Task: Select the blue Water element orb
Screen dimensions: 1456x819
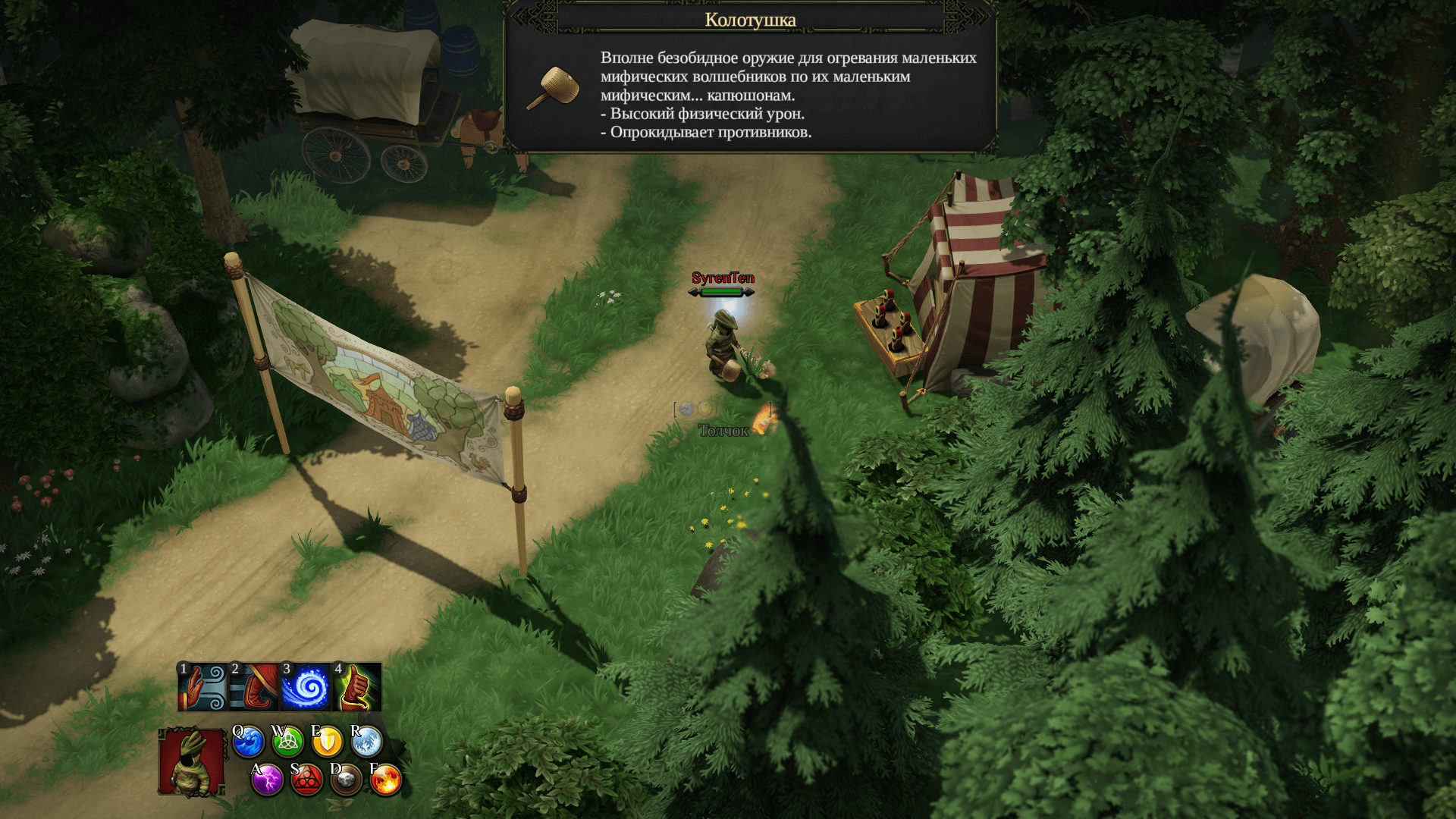Action: pyautogui.click(x=248, y=742)
